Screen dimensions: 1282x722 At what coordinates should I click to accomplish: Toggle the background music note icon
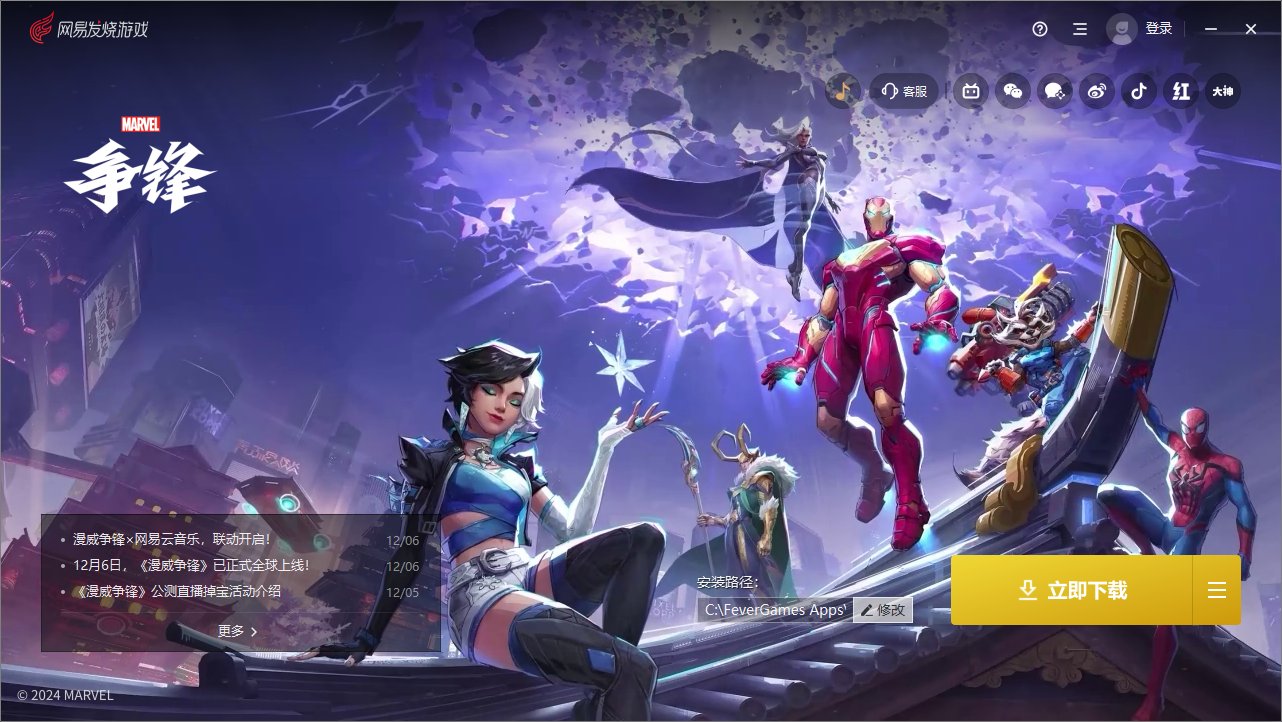pos(843,90)
